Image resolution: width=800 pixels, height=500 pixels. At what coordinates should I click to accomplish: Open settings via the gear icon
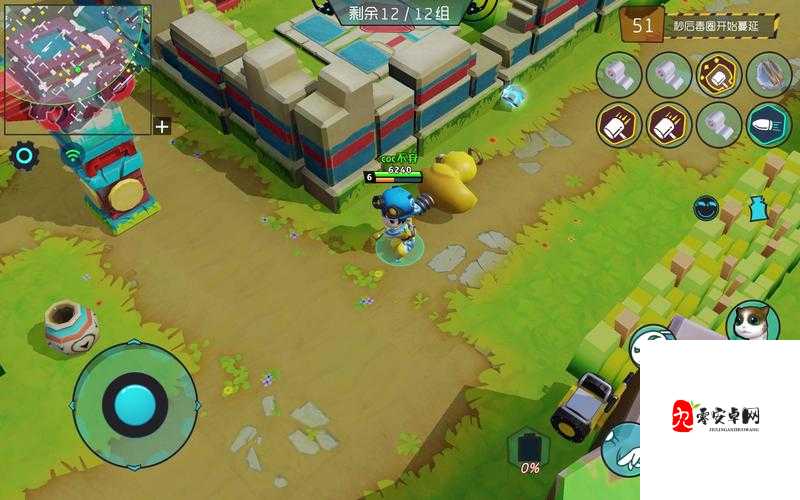pos(24,155)
